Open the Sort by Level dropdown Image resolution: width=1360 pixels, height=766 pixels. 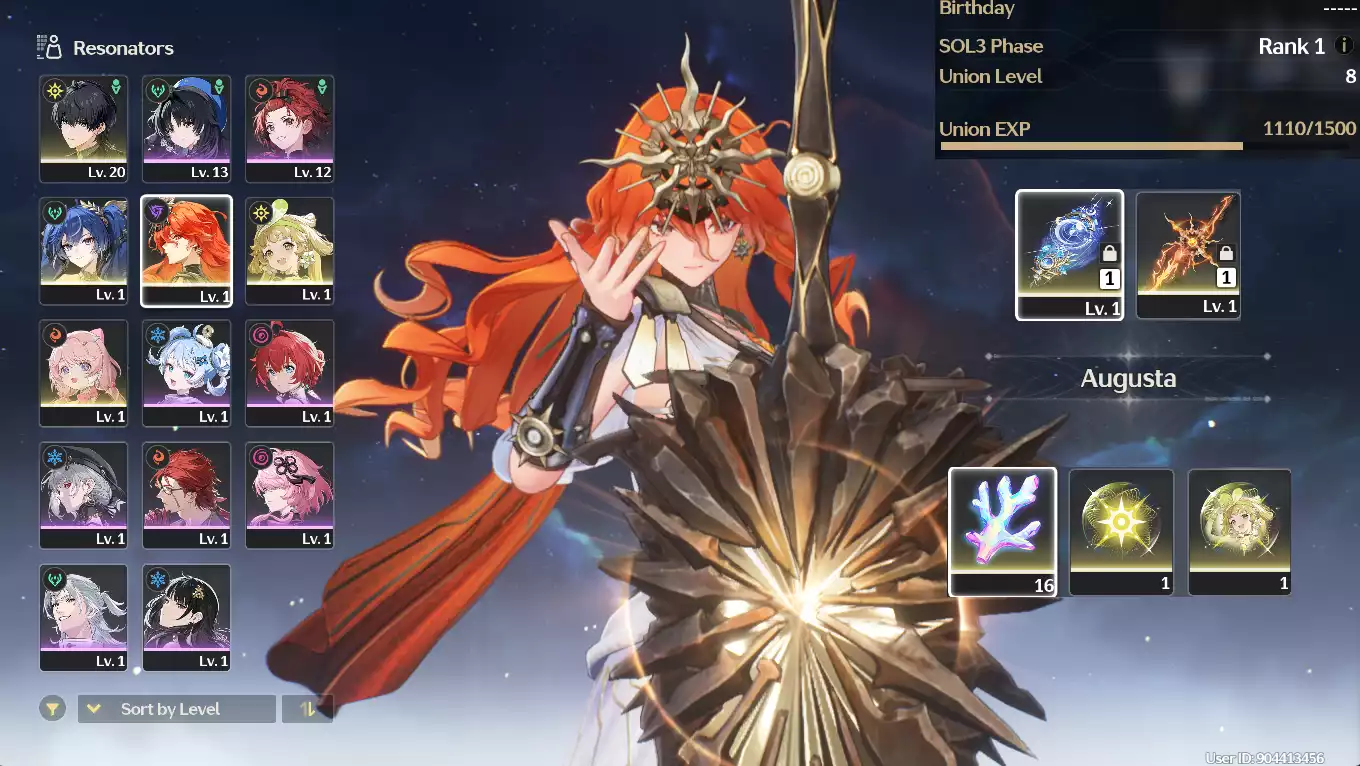pos(176,709)
